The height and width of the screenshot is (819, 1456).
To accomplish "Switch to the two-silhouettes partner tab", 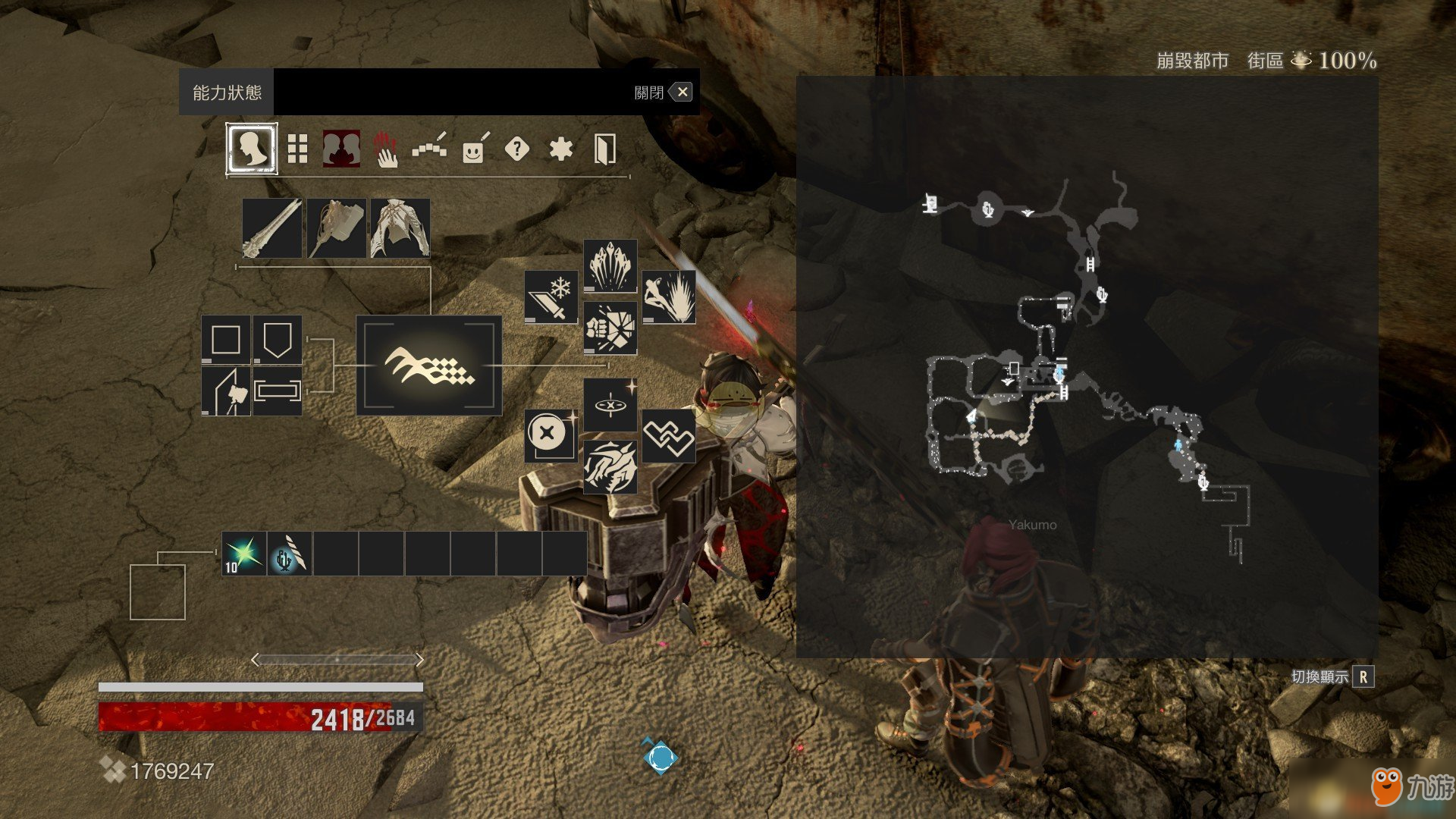I will point(341,149).
